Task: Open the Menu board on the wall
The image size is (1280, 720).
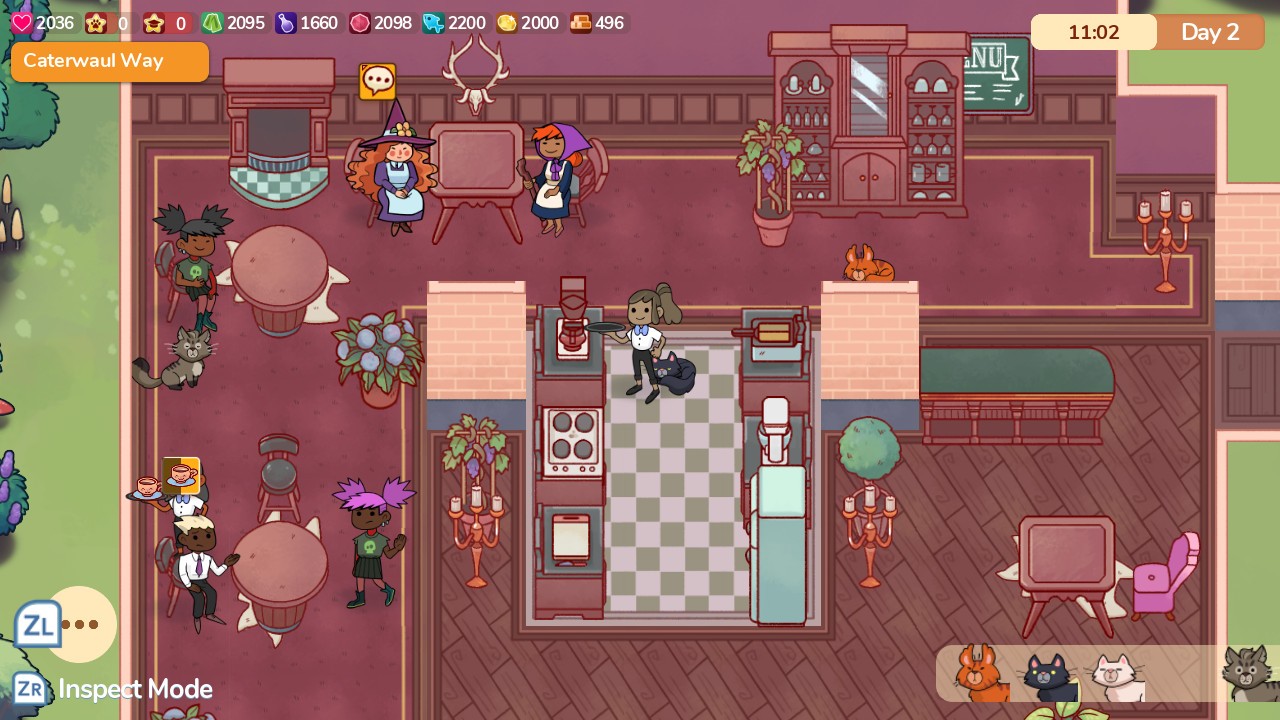Action: (x=995, y=72)
